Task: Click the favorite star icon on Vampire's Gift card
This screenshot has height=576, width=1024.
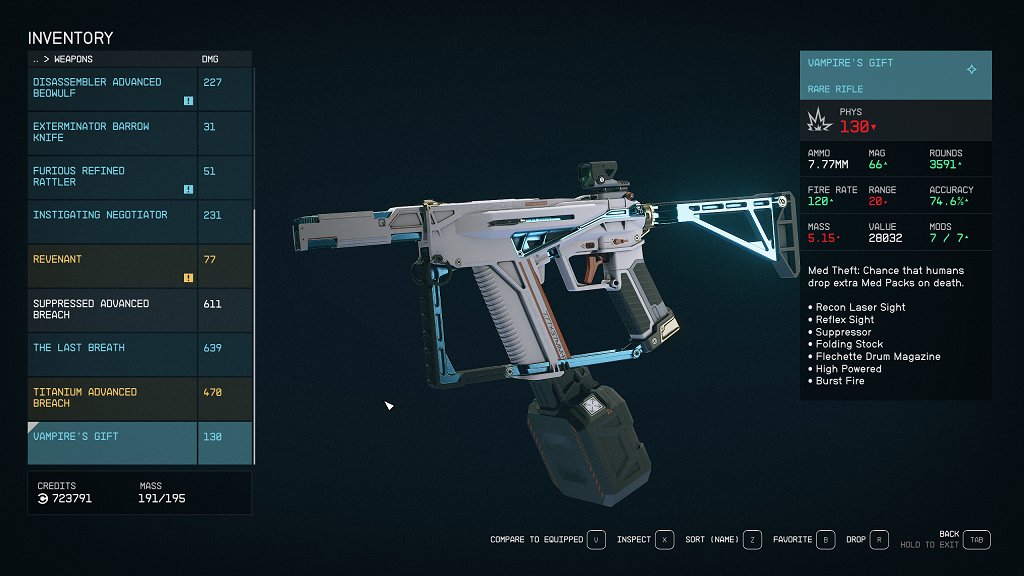Action: point(971,69)
